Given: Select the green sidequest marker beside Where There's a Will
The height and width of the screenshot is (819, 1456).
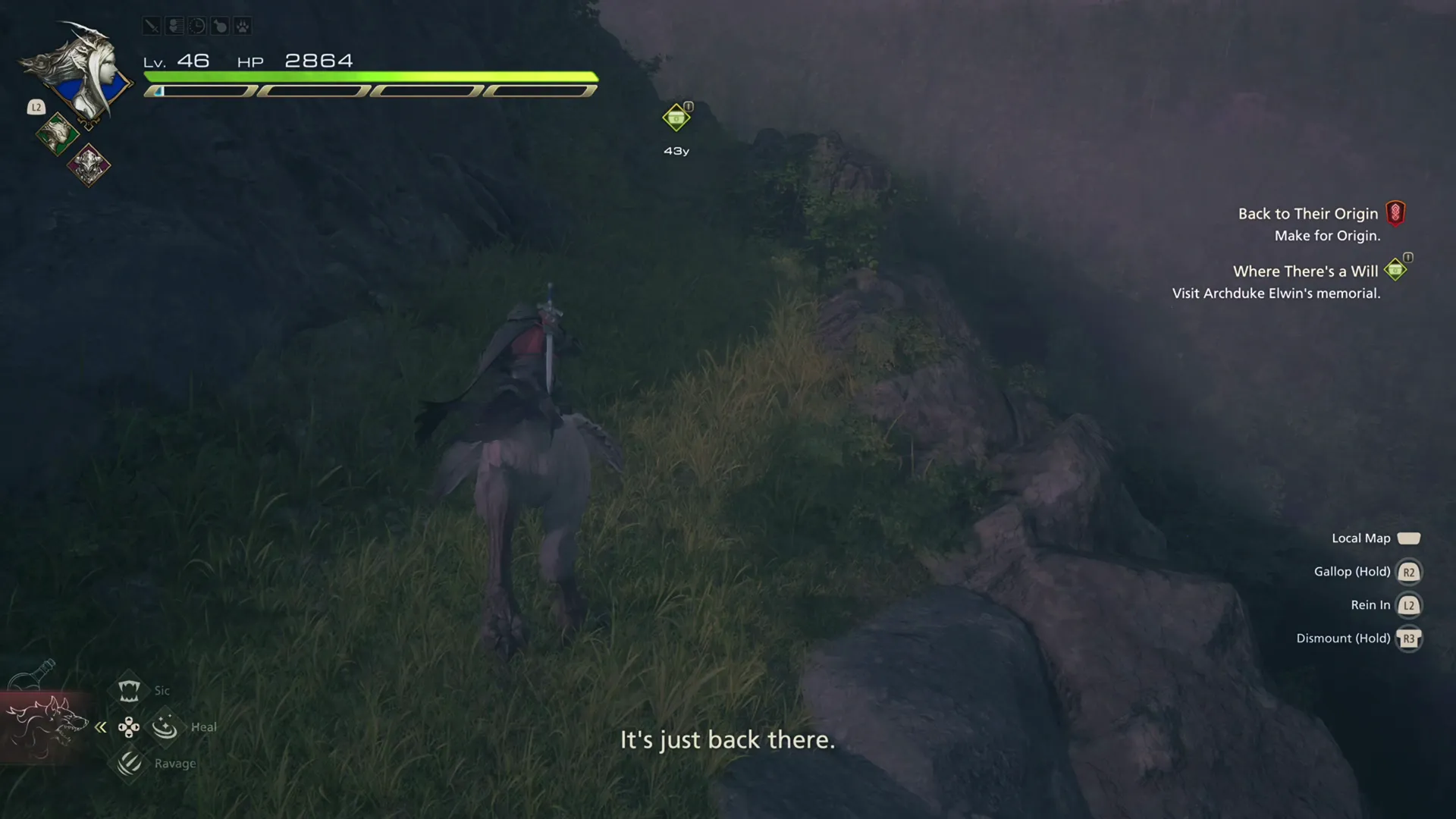Looking at the screenshot, I should click(x=1395, y=268).
